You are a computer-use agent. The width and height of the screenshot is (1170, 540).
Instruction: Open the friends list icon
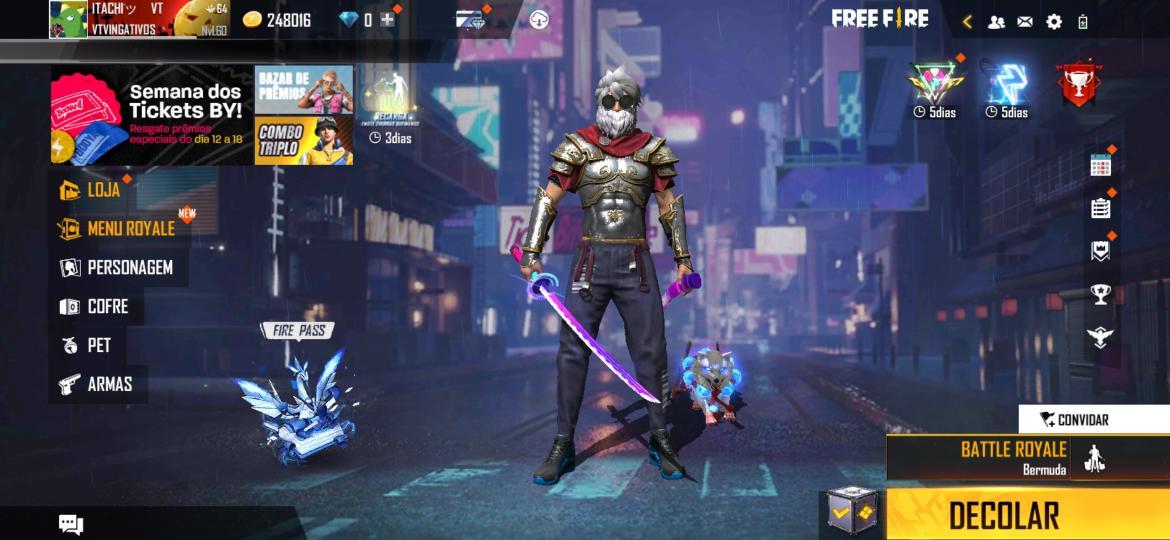(x=996, y=21)
